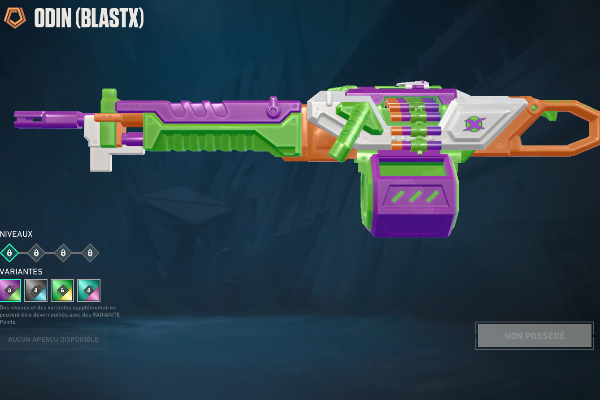Screen dimensions: 600x400
Task: Select the teal highlighted level diamond
Action: pos(9,252)
